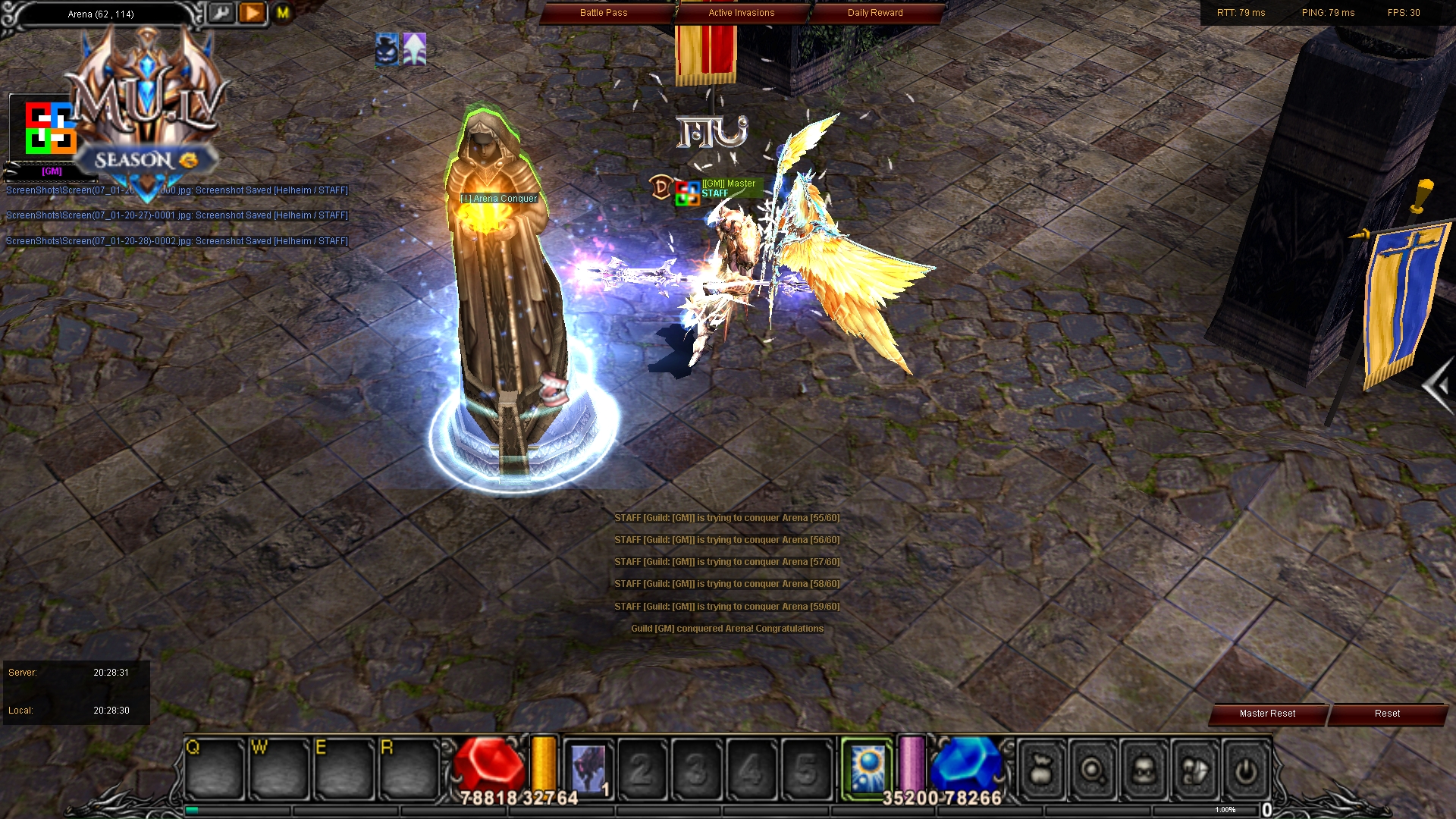Open the settings wrench icon near the Arena minimap
The height and width of the screenshot is (819, 1456).
(221, 14)
